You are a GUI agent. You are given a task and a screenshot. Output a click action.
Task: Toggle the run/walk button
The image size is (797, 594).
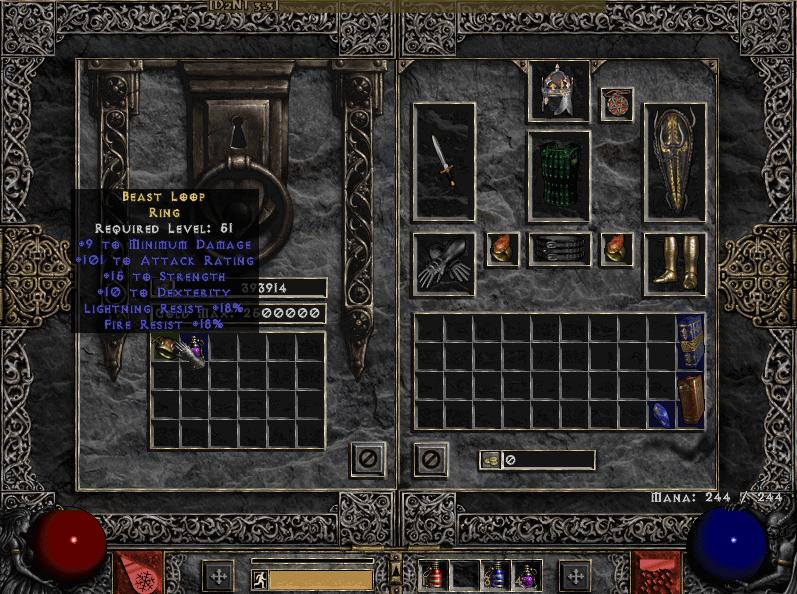(259, 577)
